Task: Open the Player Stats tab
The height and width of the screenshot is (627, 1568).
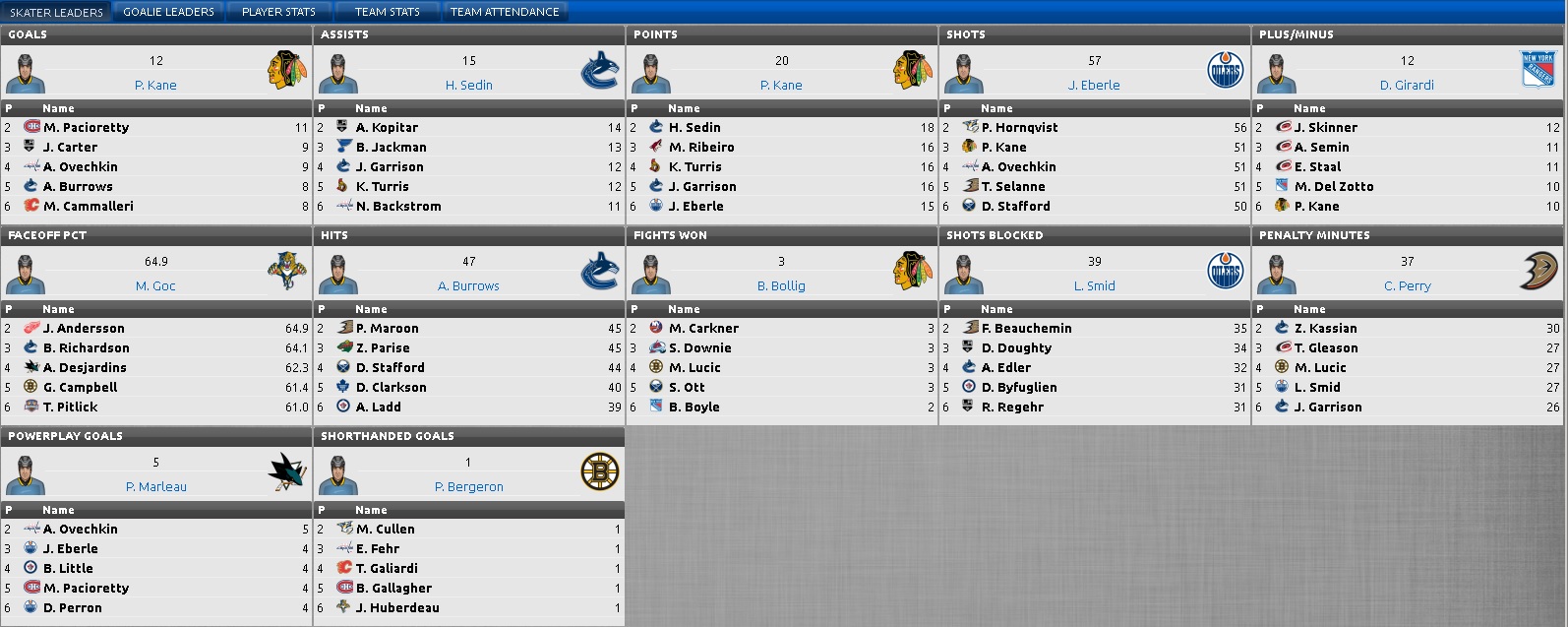Action: [278, 12]
